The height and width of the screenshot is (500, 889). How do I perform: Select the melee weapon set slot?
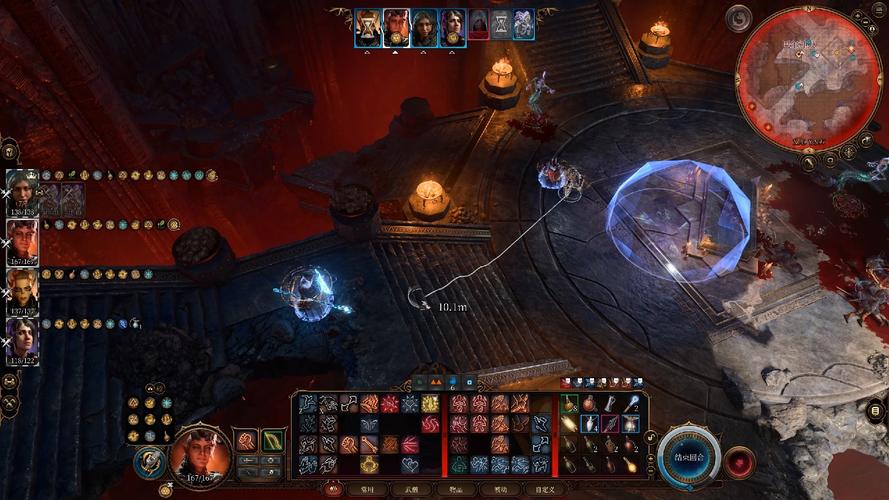[245, 440]
